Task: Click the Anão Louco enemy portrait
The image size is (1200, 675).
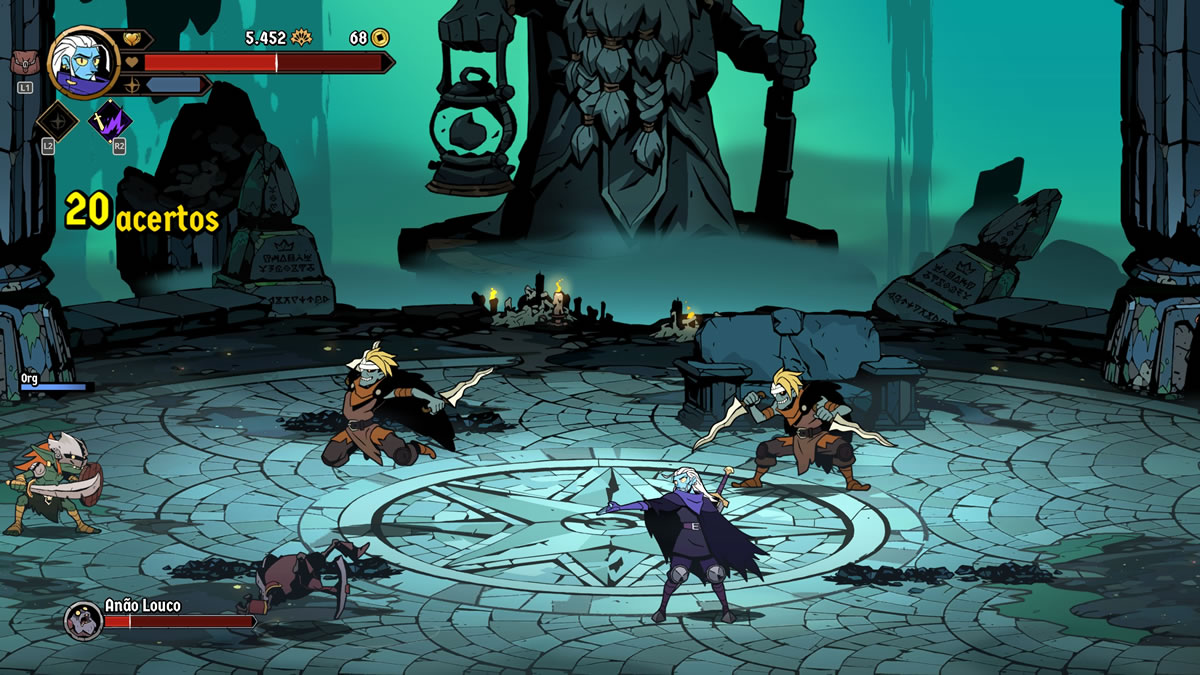Action: [81, 621]
